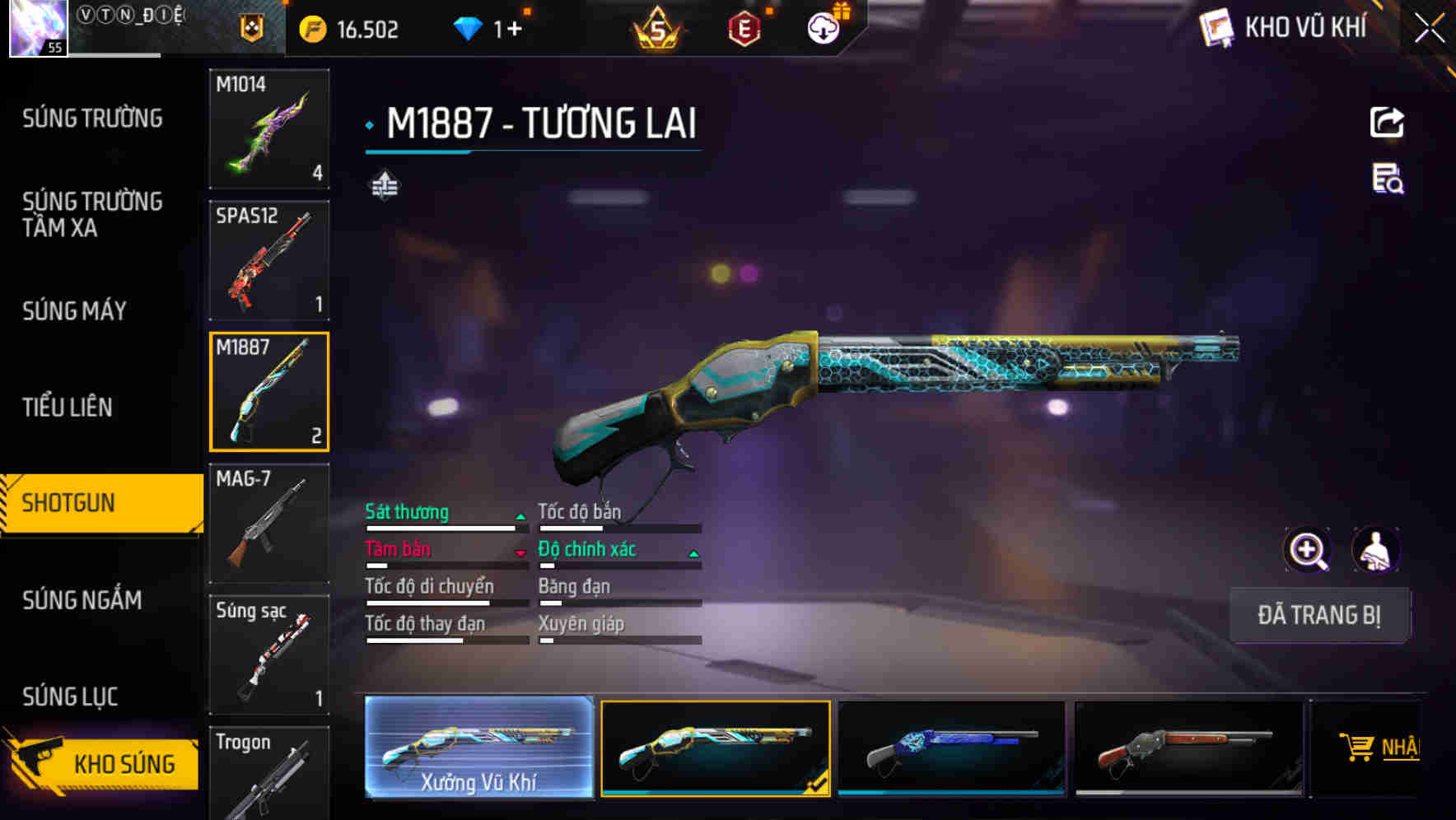Click the weapon upgrade emblem under the title
Viewport: 1456px width, 820px height.
pos(386,185)
